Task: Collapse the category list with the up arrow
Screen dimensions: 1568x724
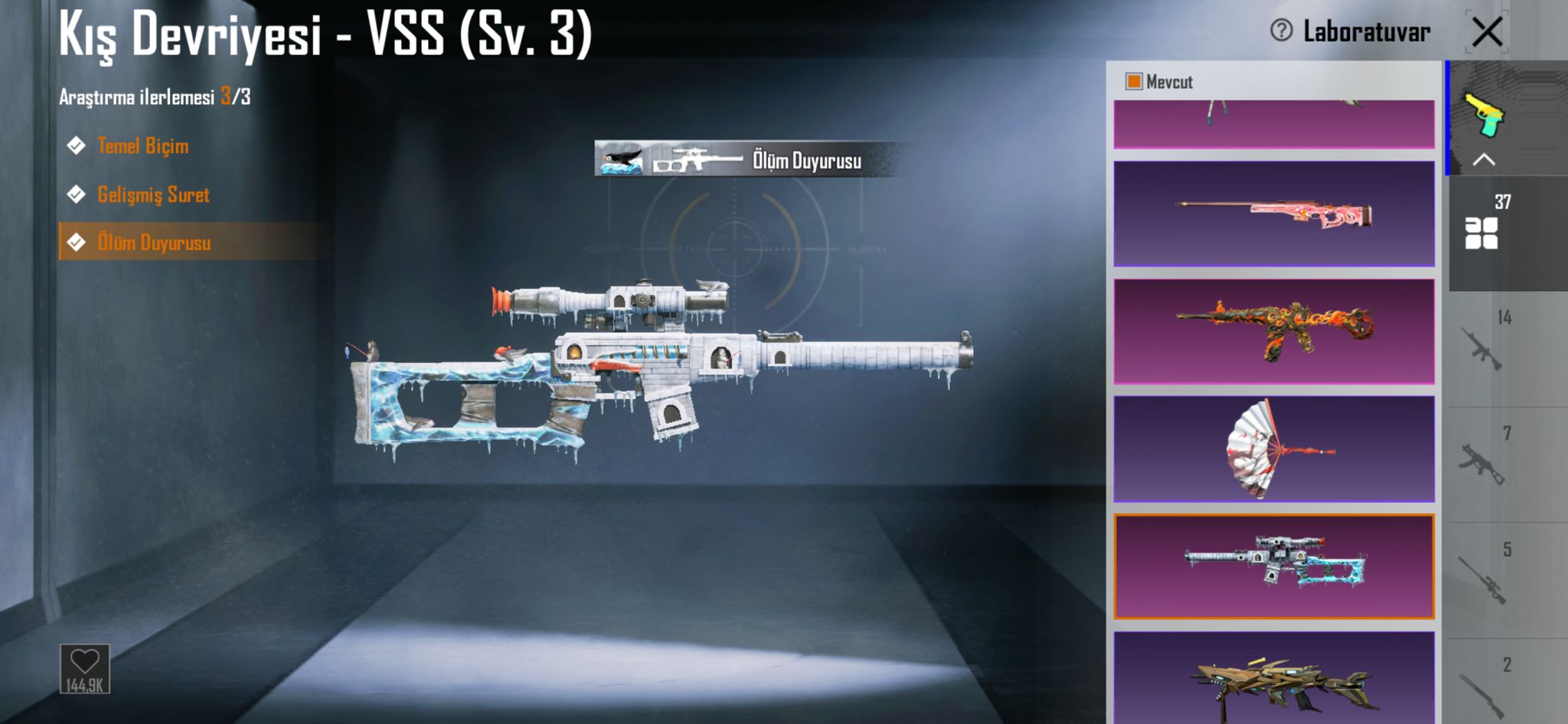Action: click(x=1483, y=160)
